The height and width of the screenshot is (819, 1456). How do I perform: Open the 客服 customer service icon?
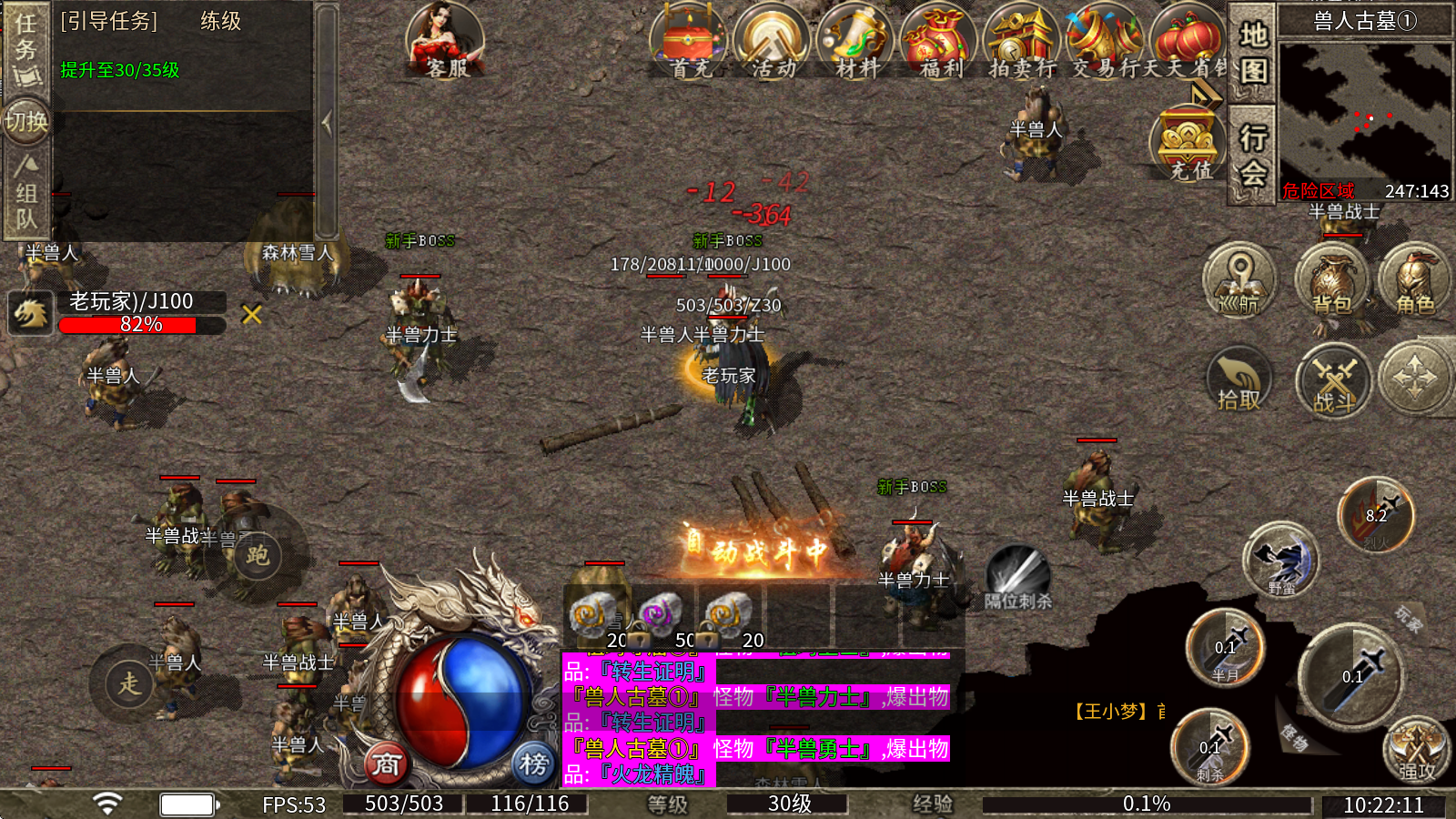(445, 41)
